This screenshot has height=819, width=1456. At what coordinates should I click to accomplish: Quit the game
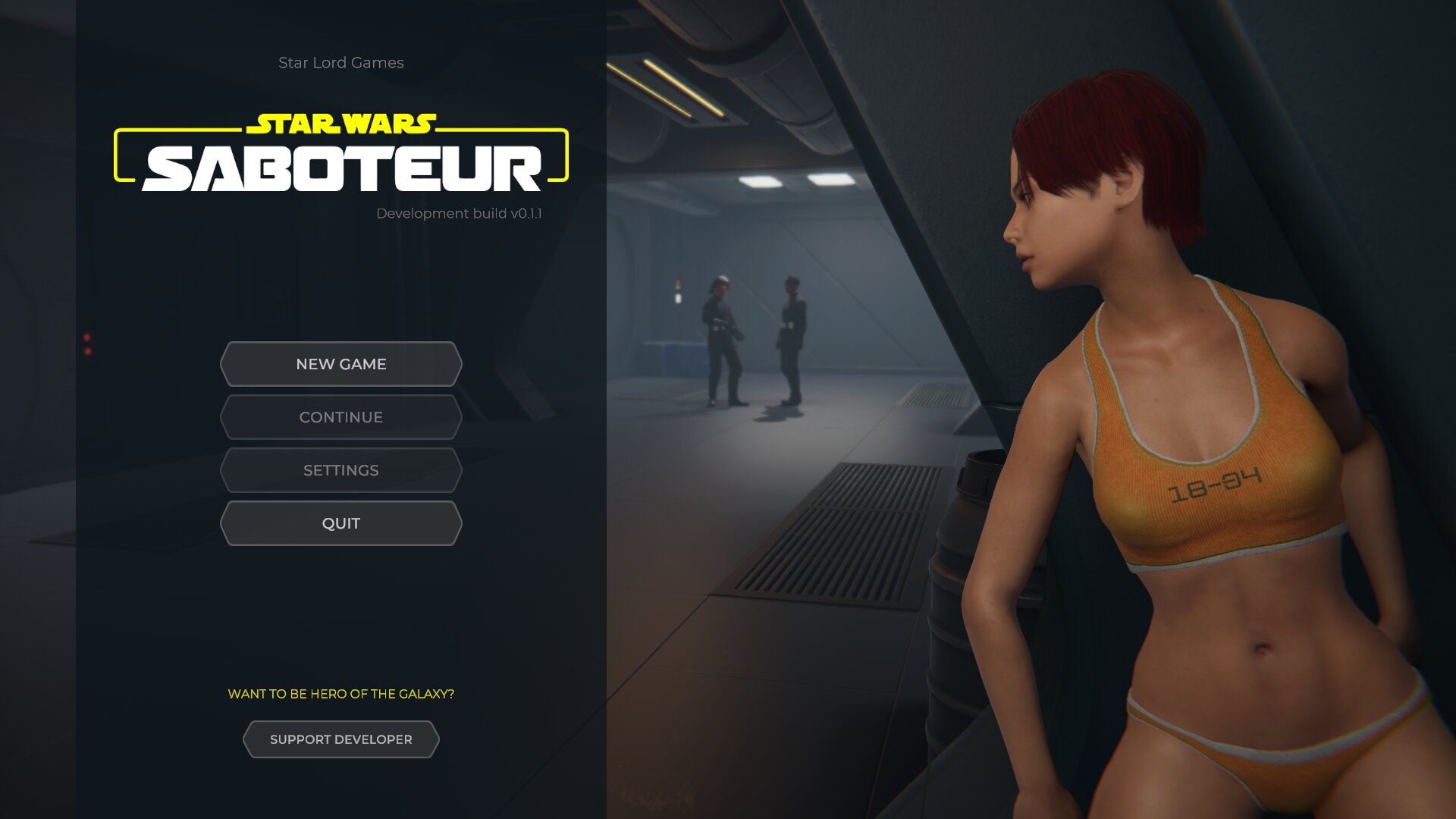[341, 523]
